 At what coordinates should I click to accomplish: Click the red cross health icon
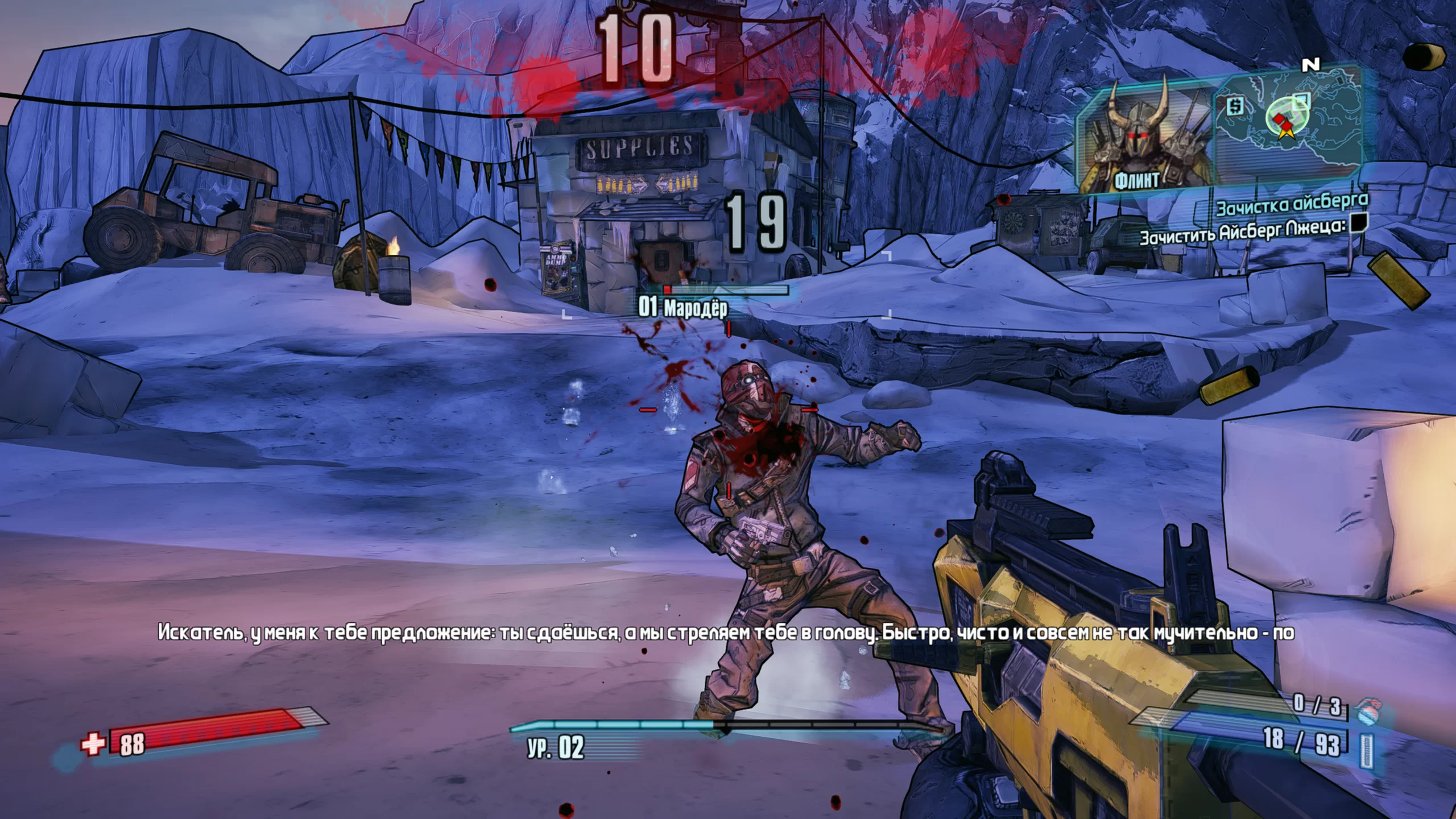[x=93, y=743]
